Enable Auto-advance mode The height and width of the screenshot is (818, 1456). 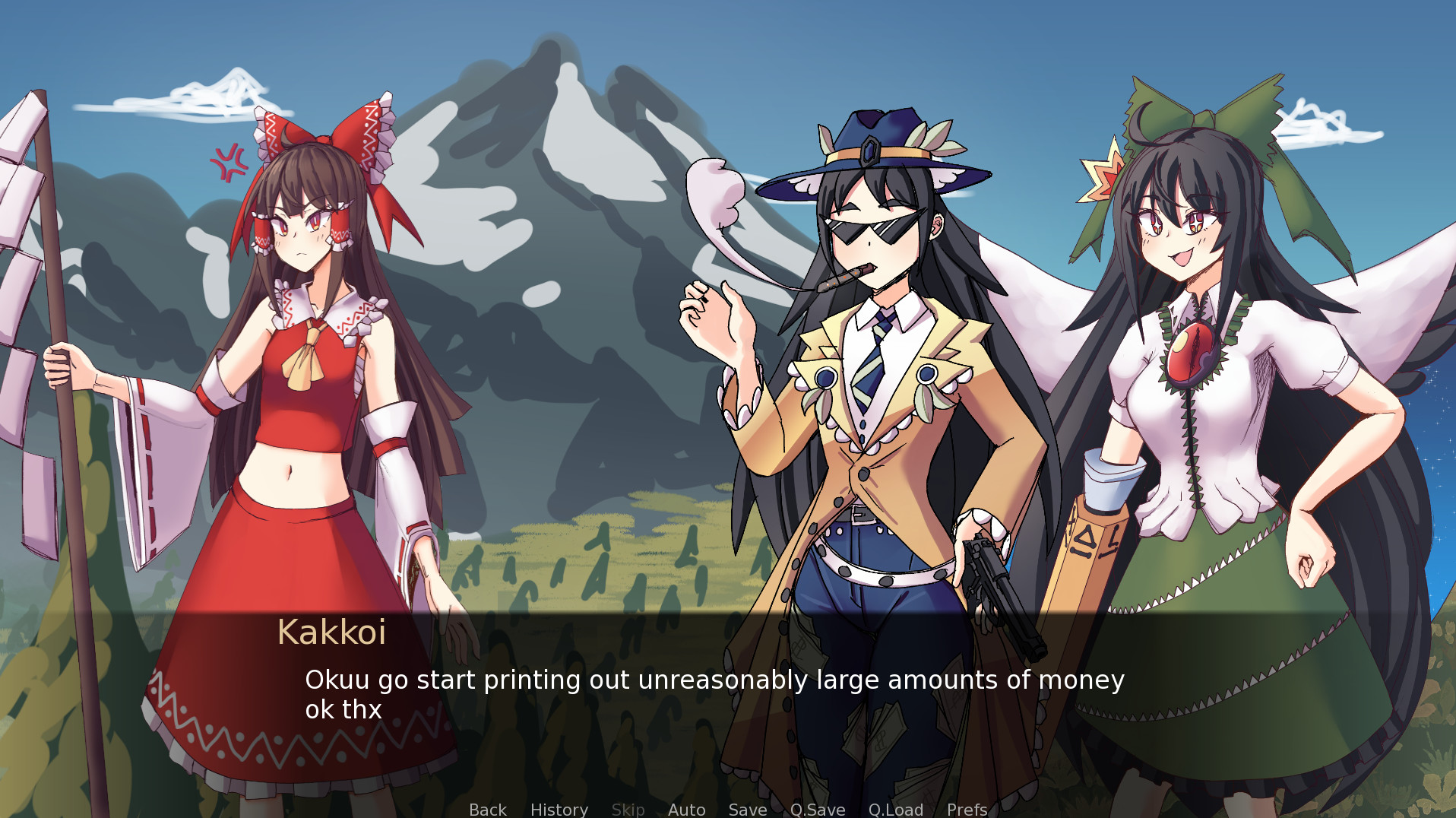686,809
